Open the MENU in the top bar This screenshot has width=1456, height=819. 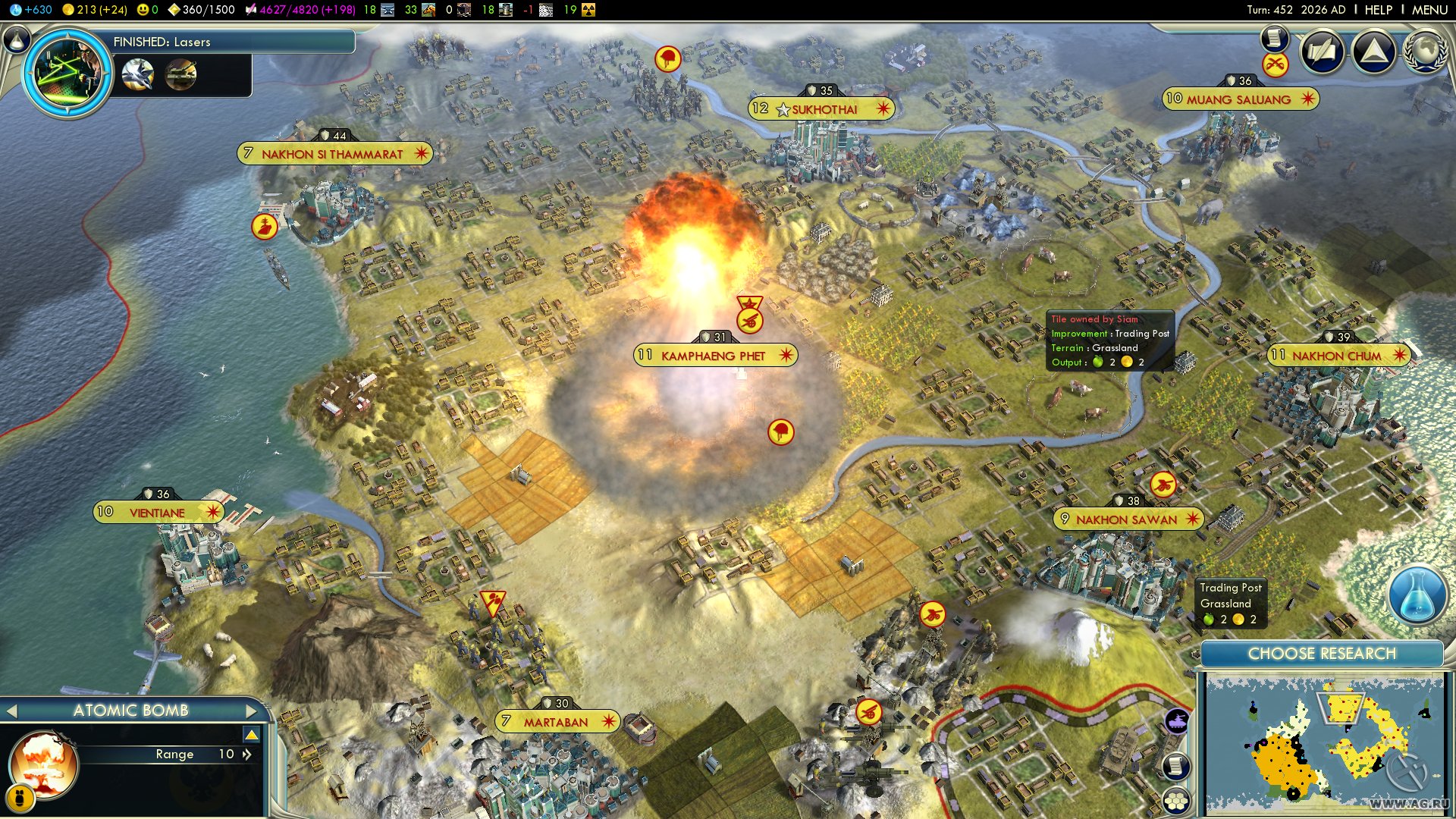[1429, 10]
